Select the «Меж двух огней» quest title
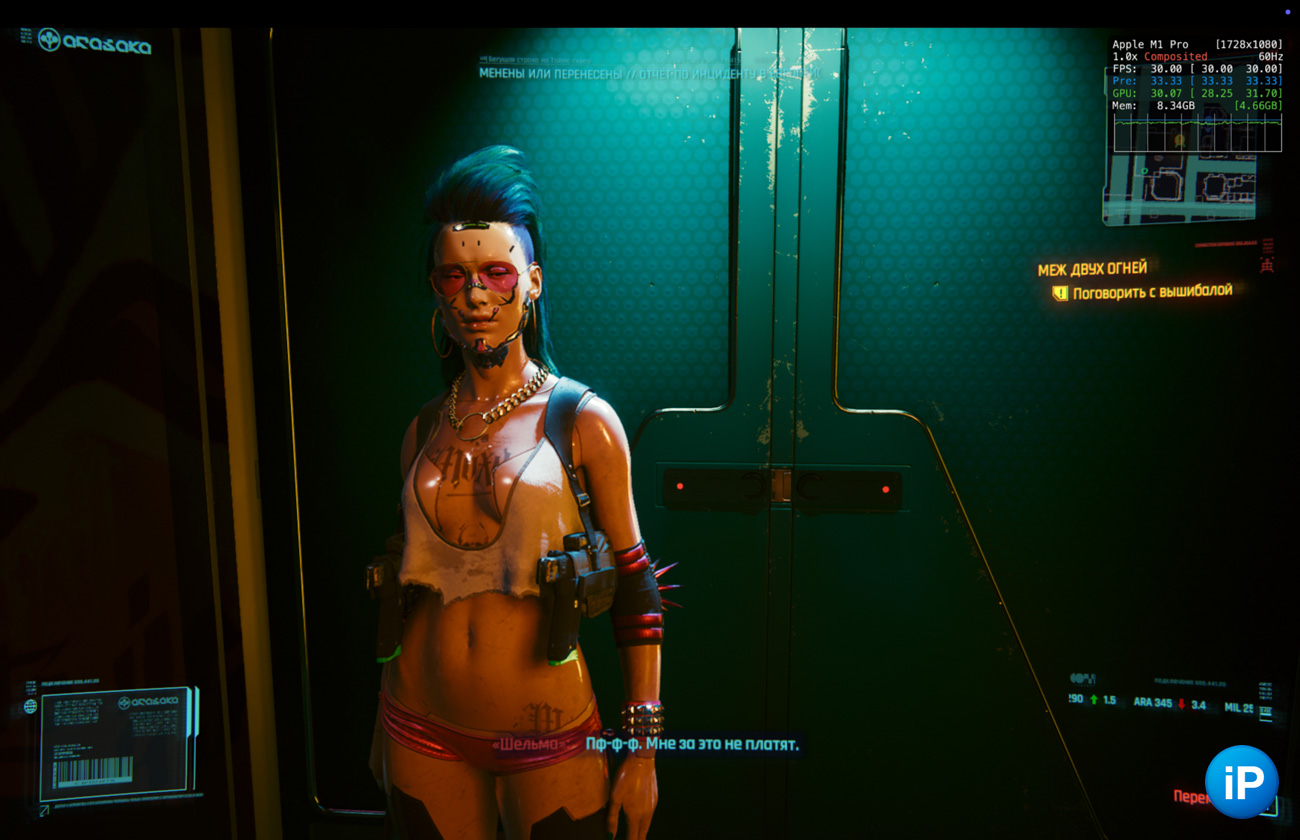Viewport: 1300px width, 840px height. (1092, 269)
